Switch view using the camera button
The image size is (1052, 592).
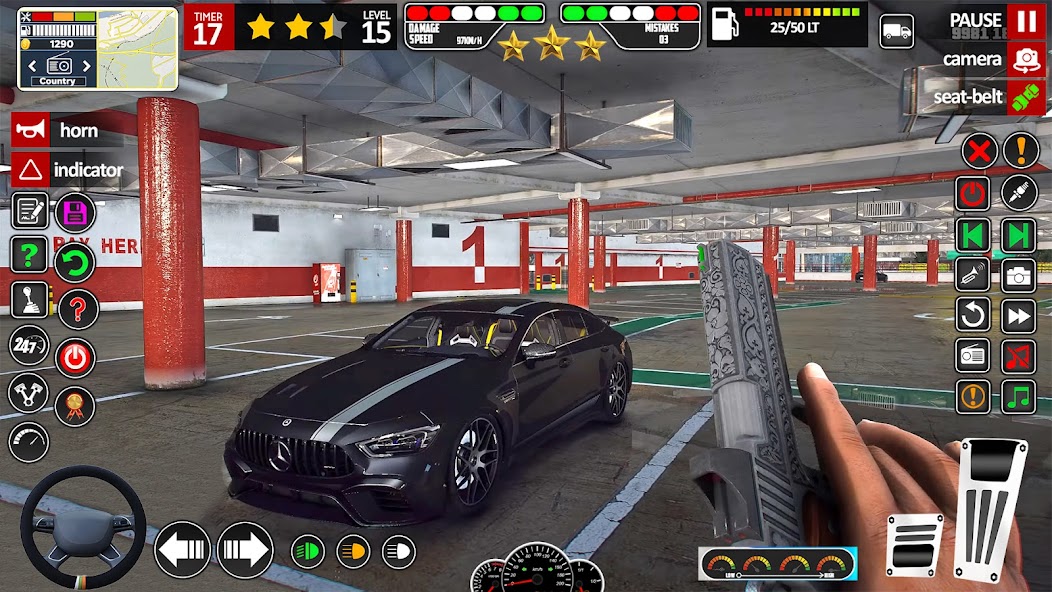[1025, 59]
